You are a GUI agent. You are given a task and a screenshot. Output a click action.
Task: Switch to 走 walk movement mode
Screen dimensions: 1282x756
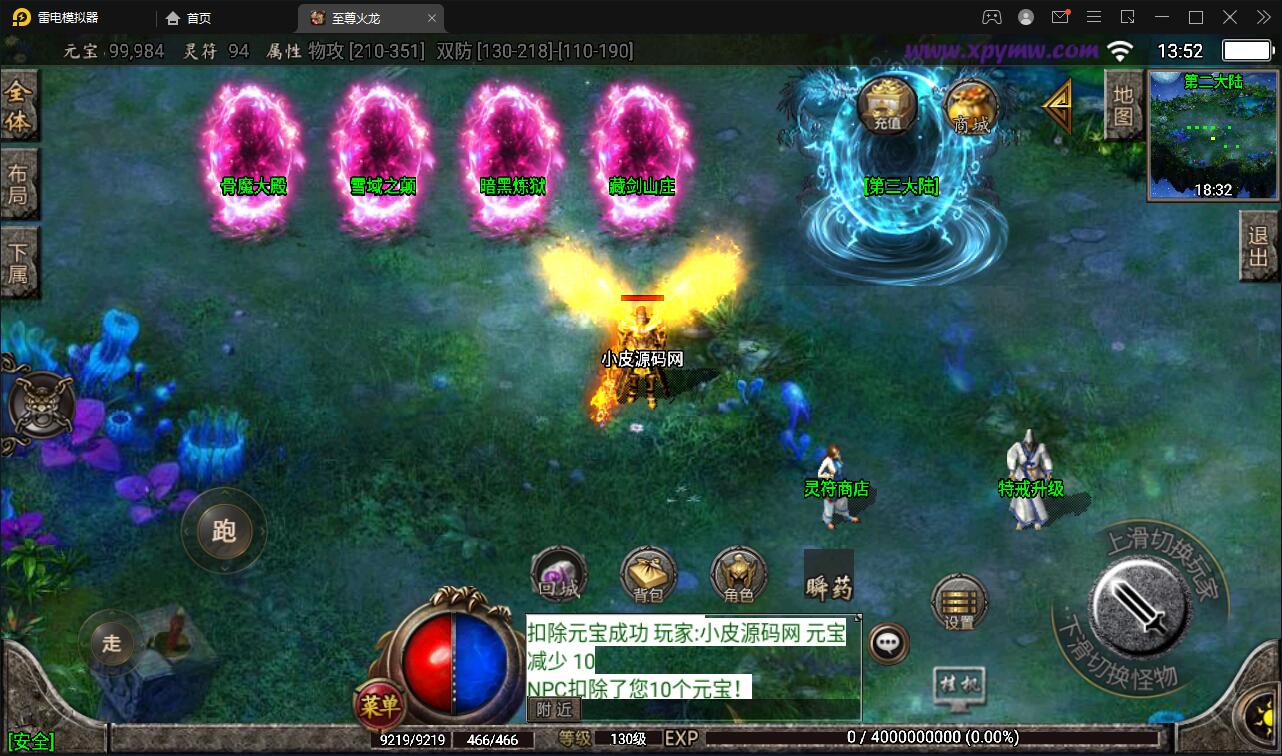110,645
